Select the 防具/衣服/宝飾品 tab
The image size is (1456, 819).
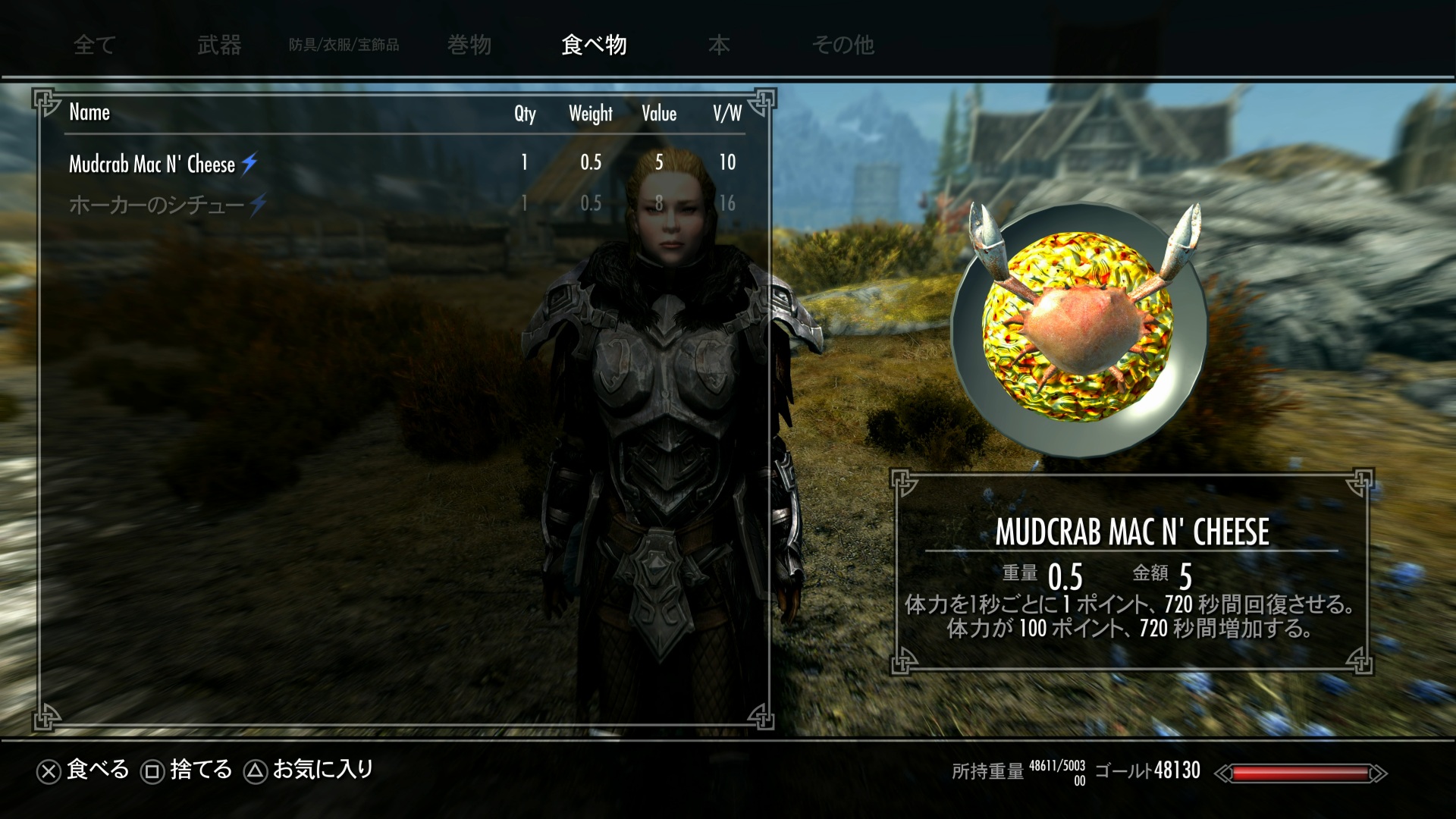(344, 45)
